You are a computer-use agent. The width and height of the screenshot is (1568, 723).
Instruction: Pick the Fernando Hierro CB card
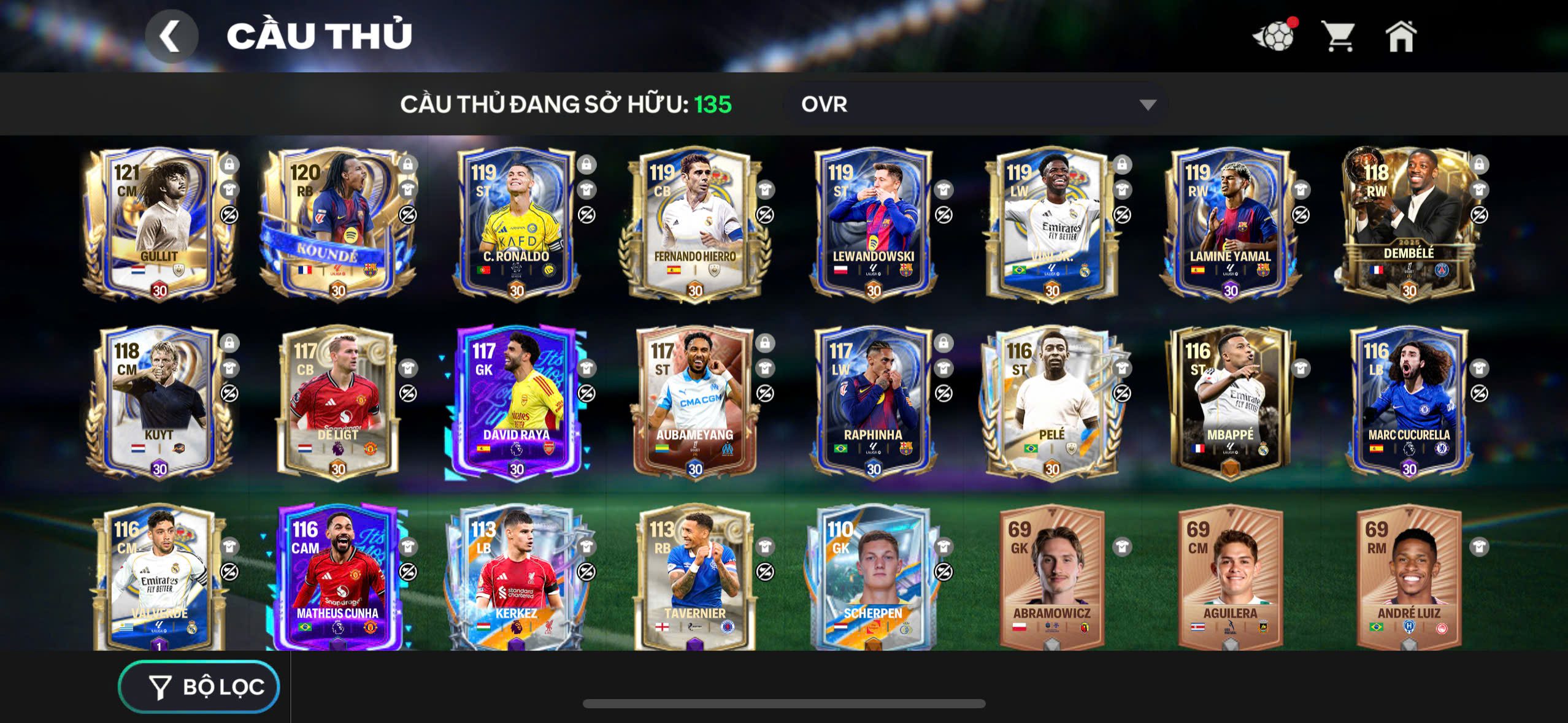695,224
